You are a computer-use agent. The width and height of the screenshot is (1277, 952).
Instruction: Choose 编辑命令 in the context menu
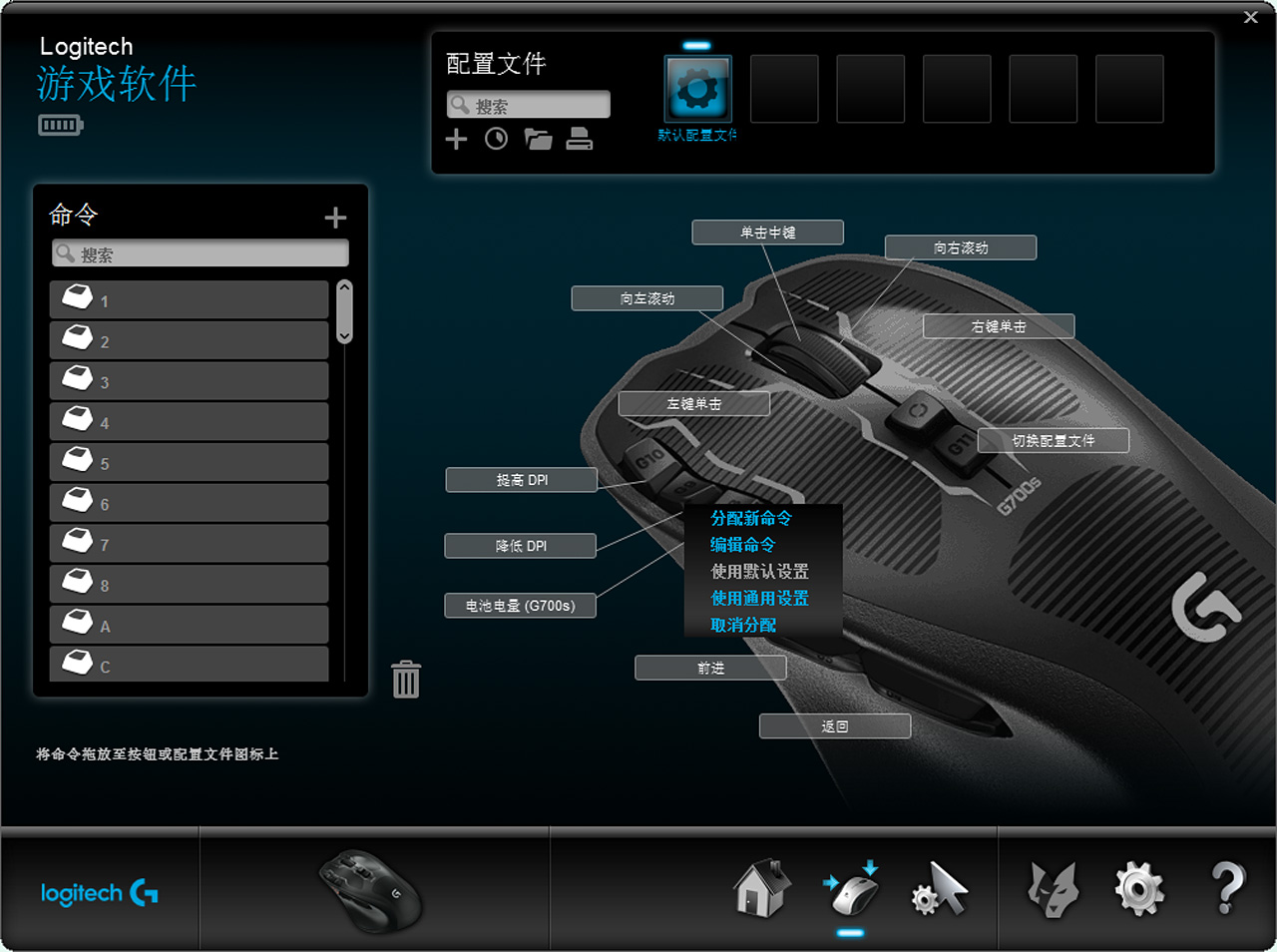[x=742, y=545]
